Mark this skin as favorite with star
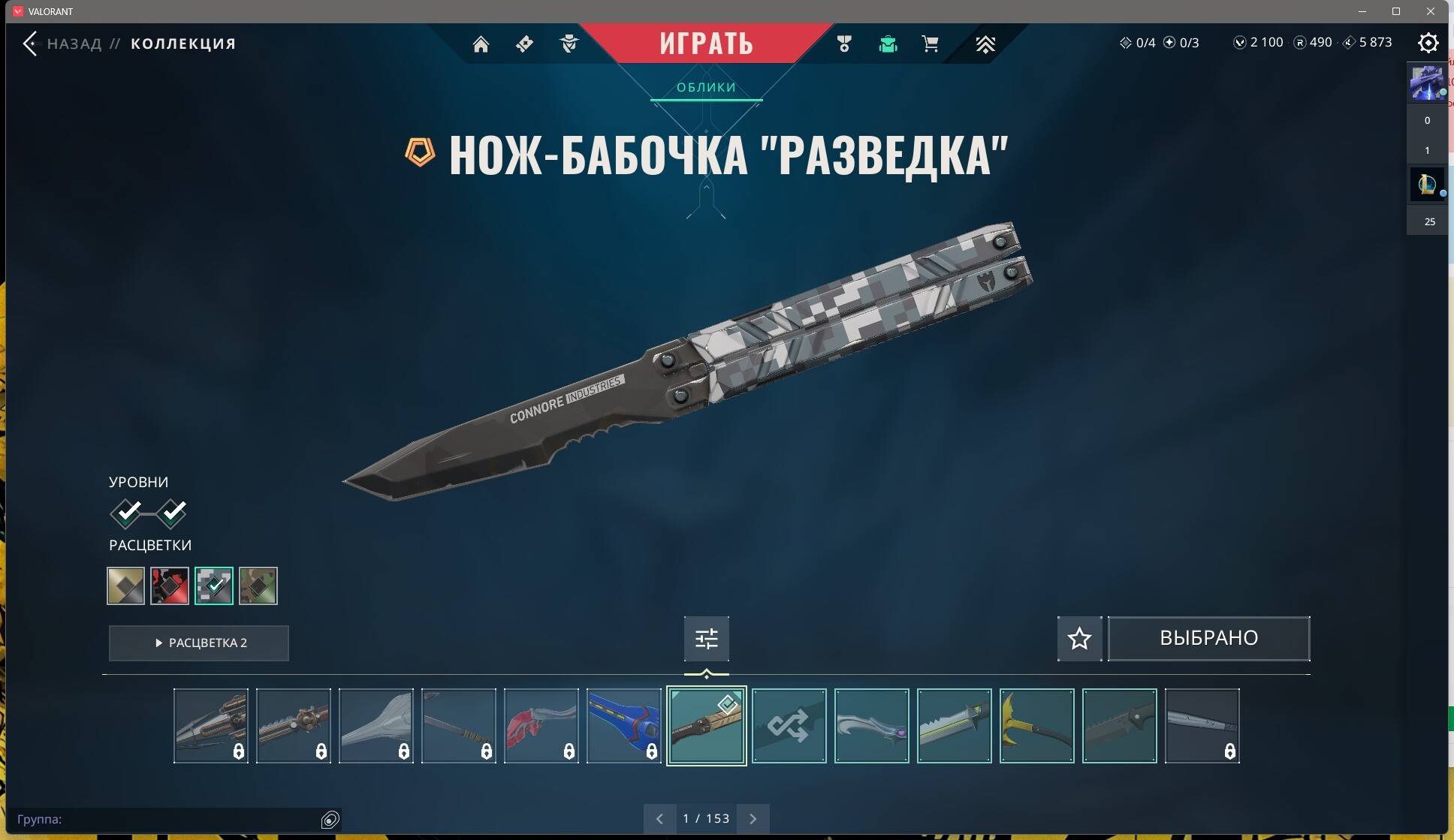 (x=1079, y=638)
